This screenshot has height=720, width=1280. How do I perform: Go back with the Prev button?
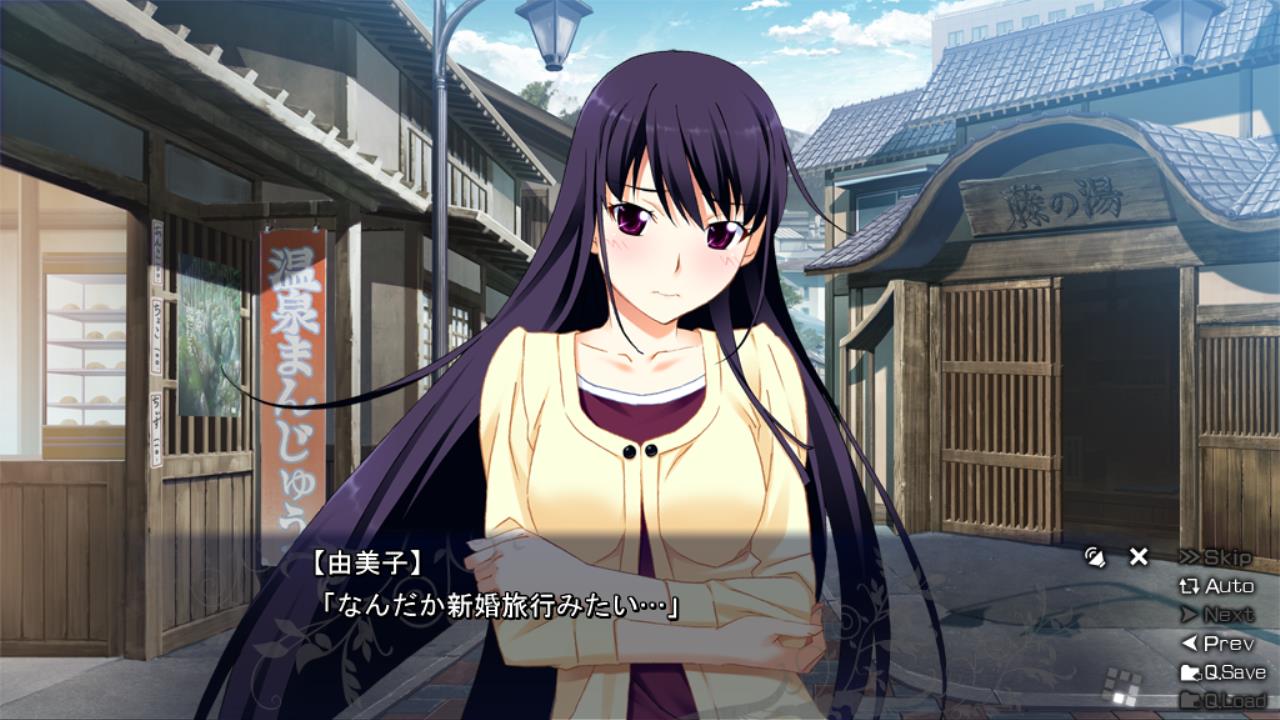pyautogui.click(x=1217, y=644)
